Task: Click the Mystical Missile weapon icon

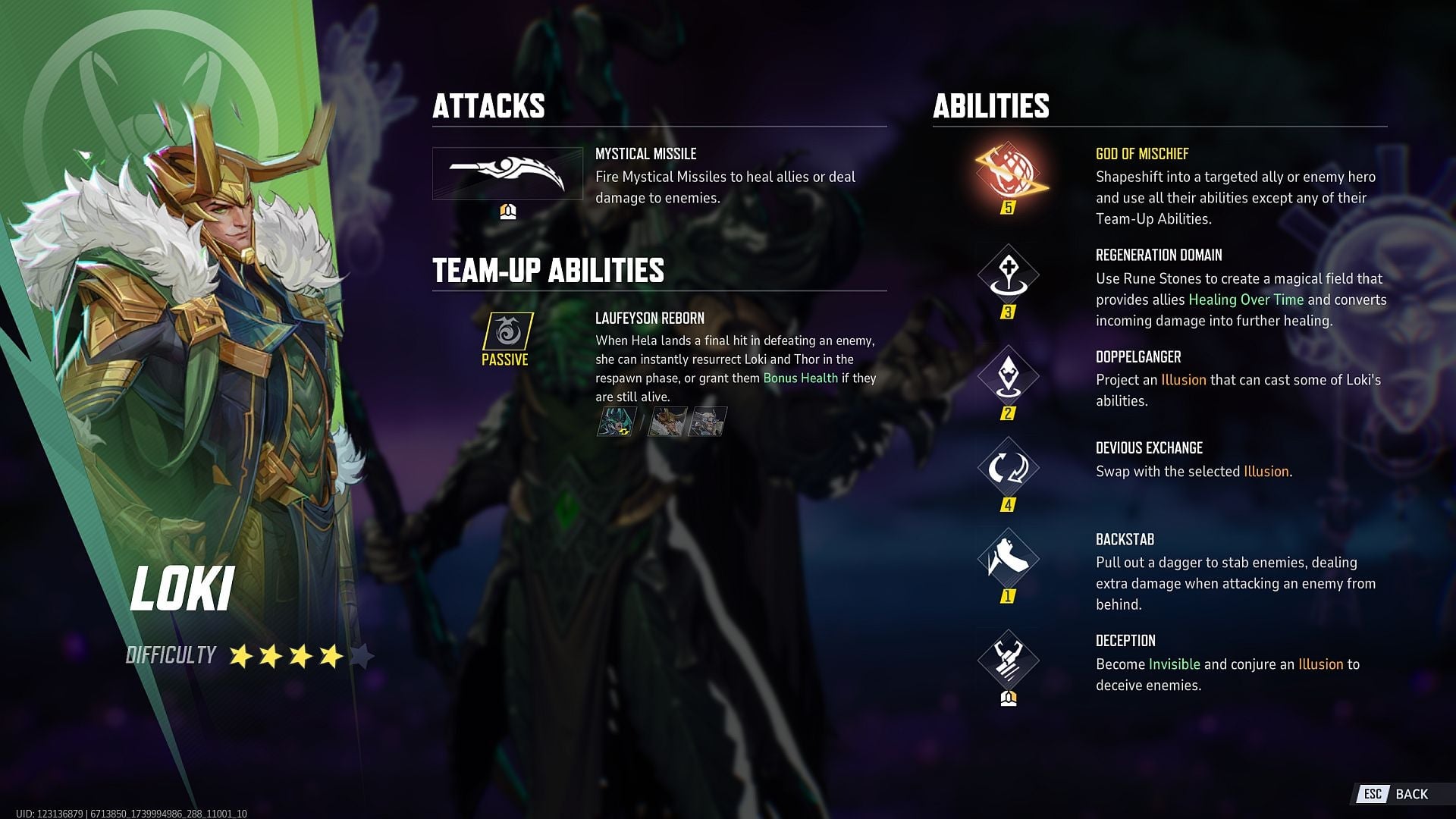Action: 507,174
